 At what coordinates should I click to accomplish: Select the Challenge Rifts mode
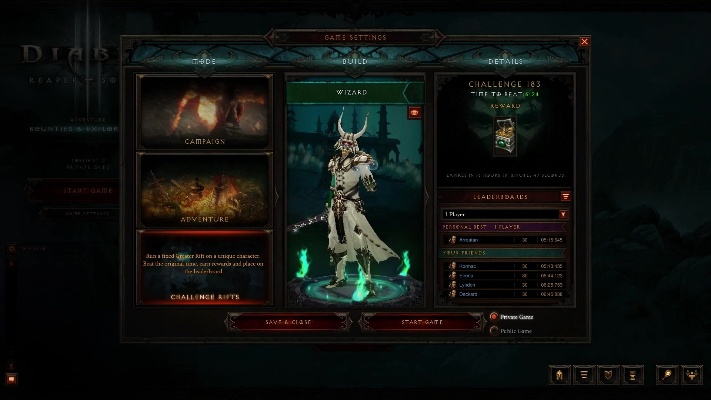pos(205,268)
